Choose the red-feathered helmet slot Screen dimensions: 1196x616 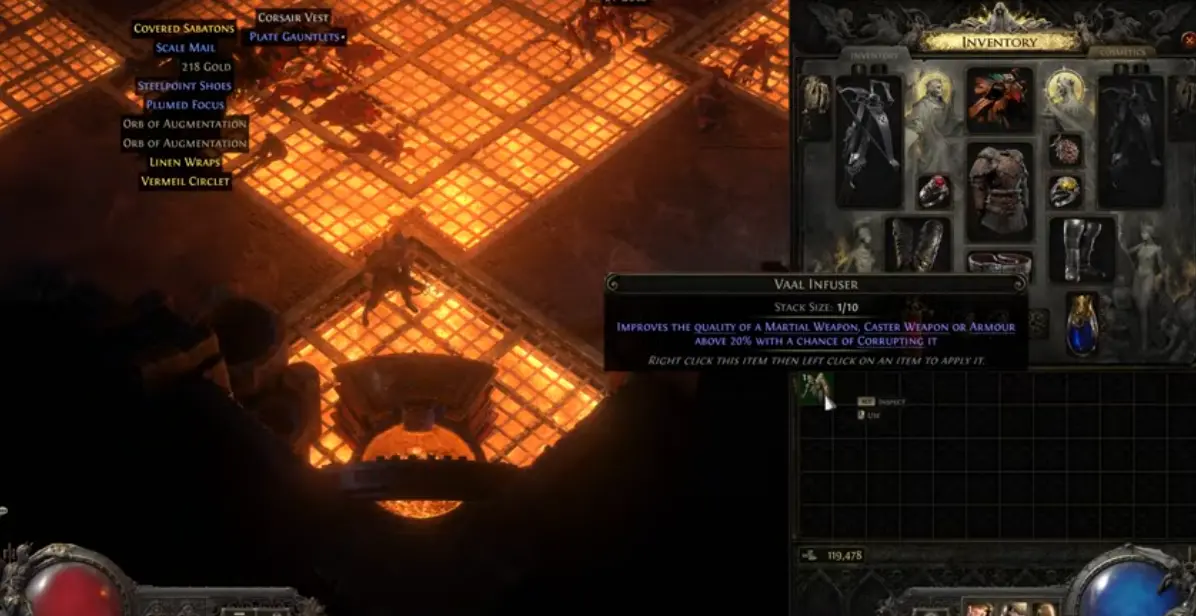click(999, 99)
